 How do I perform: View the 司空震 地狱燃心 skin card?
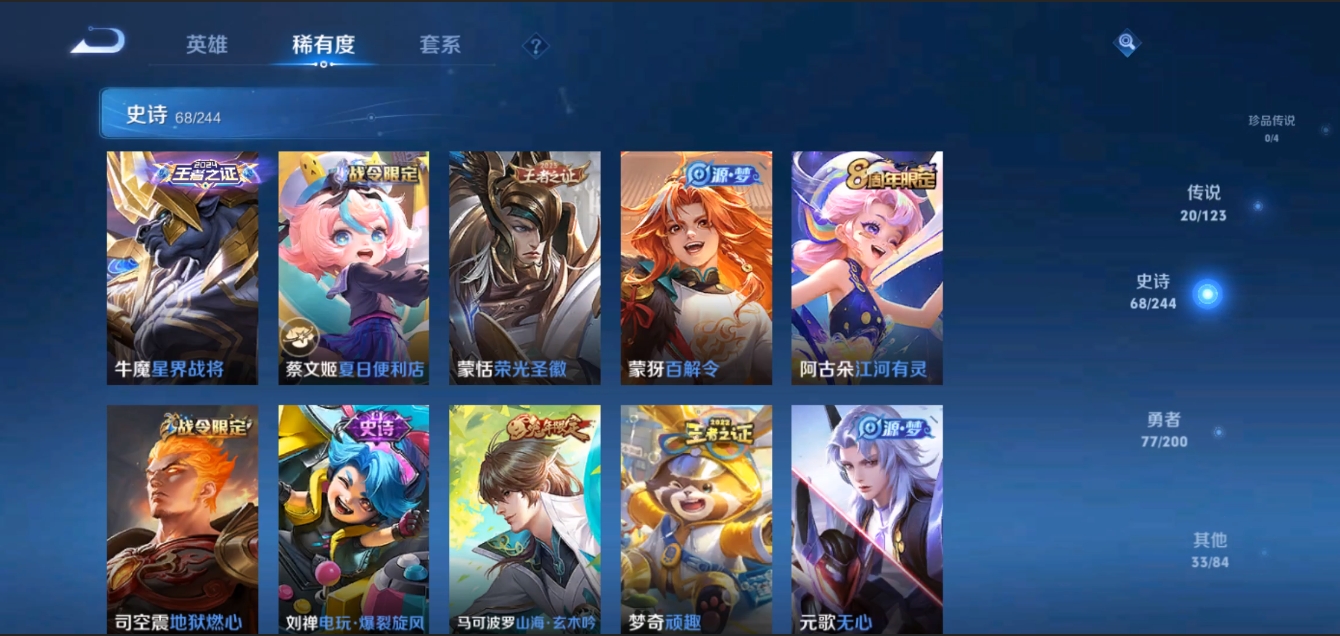182,518
